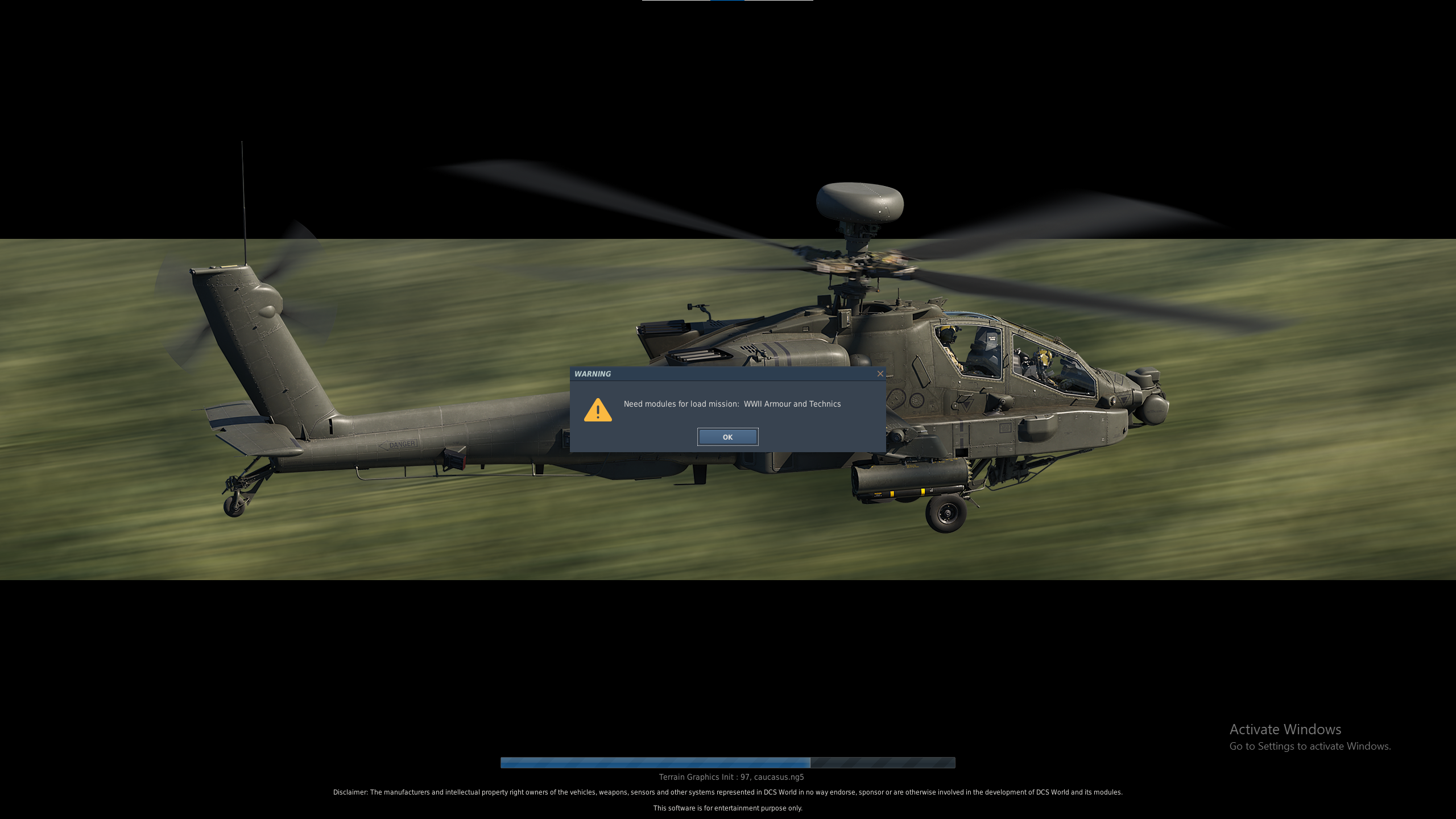Image resolution: width=1456 pixels, height=819 pixels.
Task: Click the OK button in the warning dialog
Action: 728,437
